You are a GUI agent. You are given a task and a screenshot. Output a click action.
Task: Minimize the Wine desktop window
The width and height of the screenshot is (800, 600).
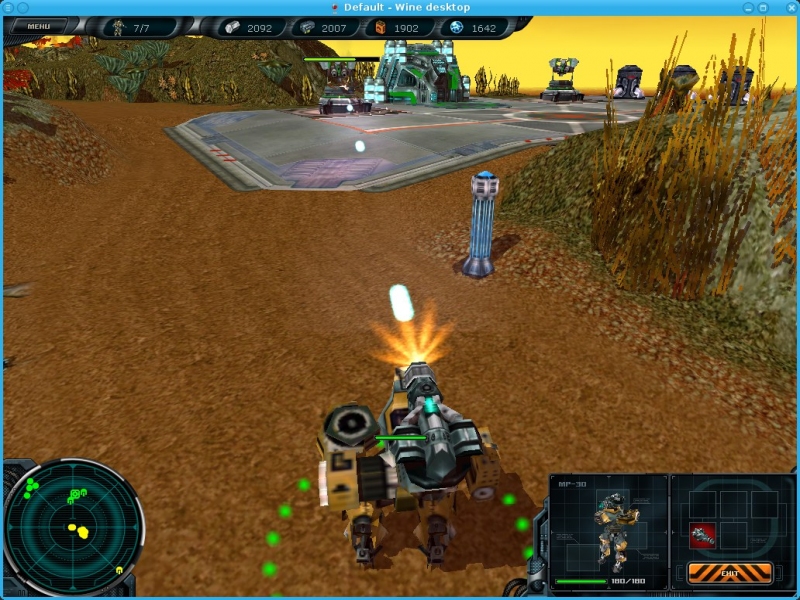(748, 7)
